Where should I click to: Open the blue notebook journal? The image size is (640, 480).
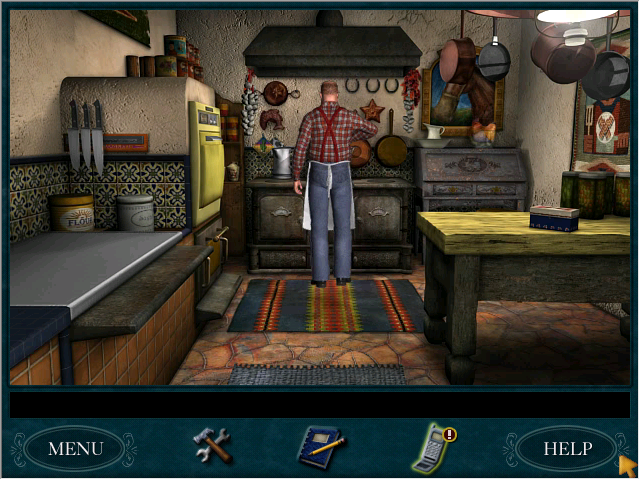pos(320,447)
